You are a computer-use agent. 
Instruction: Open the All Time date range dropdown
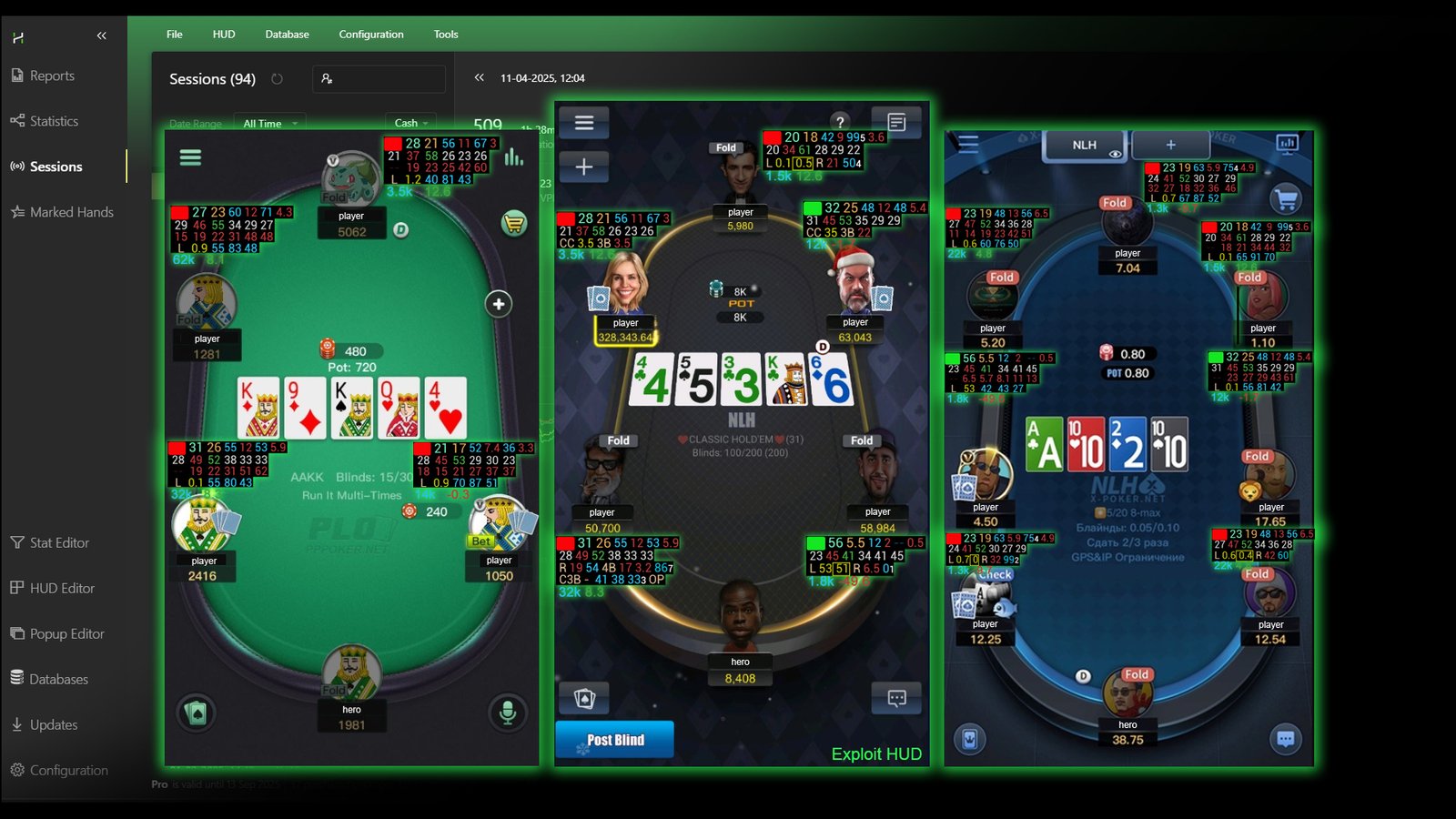point(268,123)
